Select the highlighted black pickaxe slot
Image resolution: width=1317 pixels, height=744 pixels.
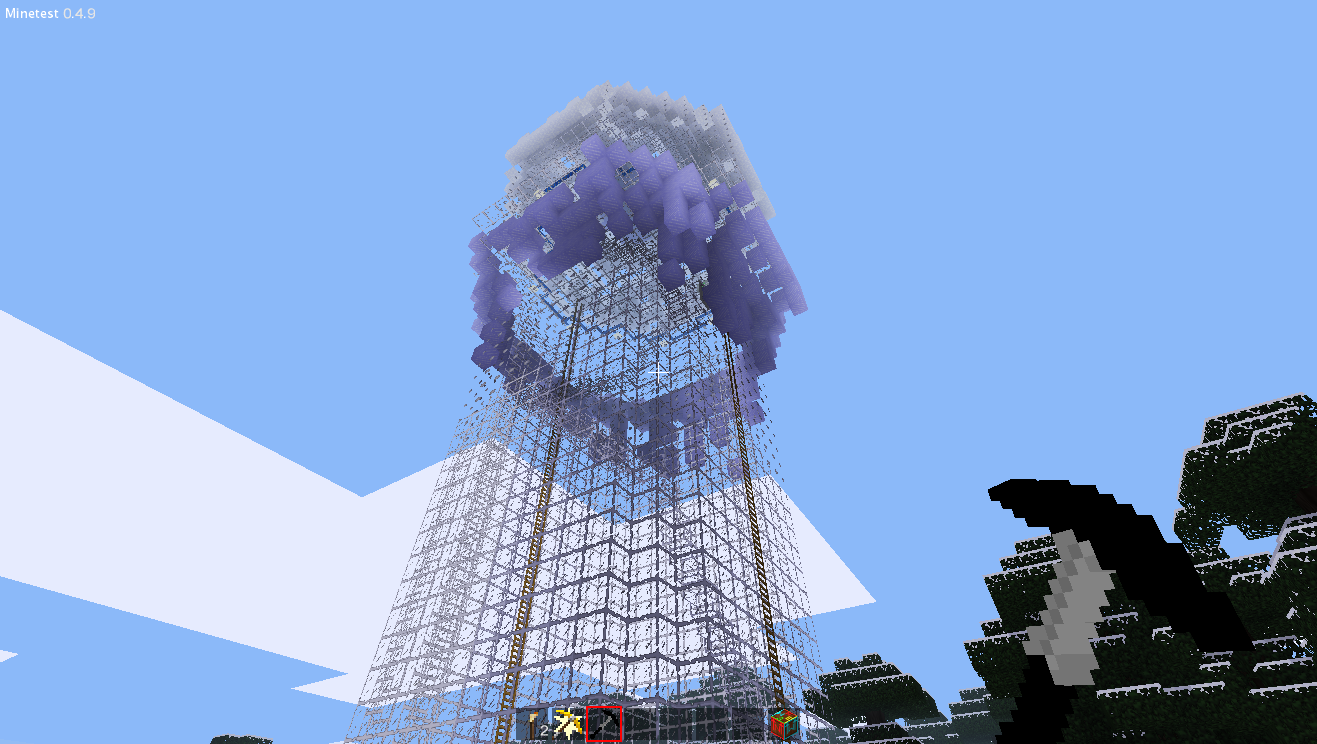pos(605,722)
